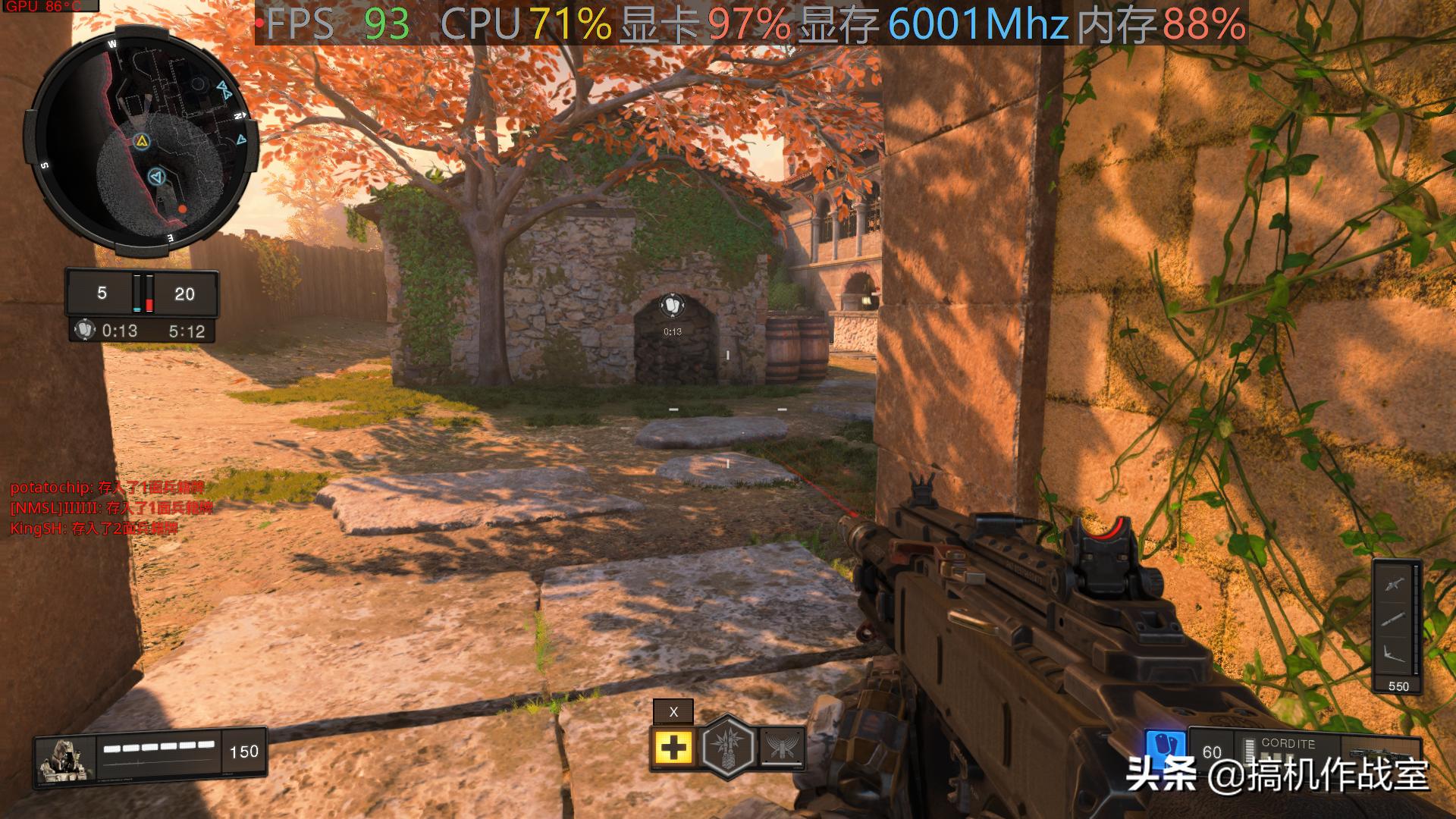1456x819 pixels.
Task: Click the dog tag mode icon beside the timer
Action: point(85,331)
